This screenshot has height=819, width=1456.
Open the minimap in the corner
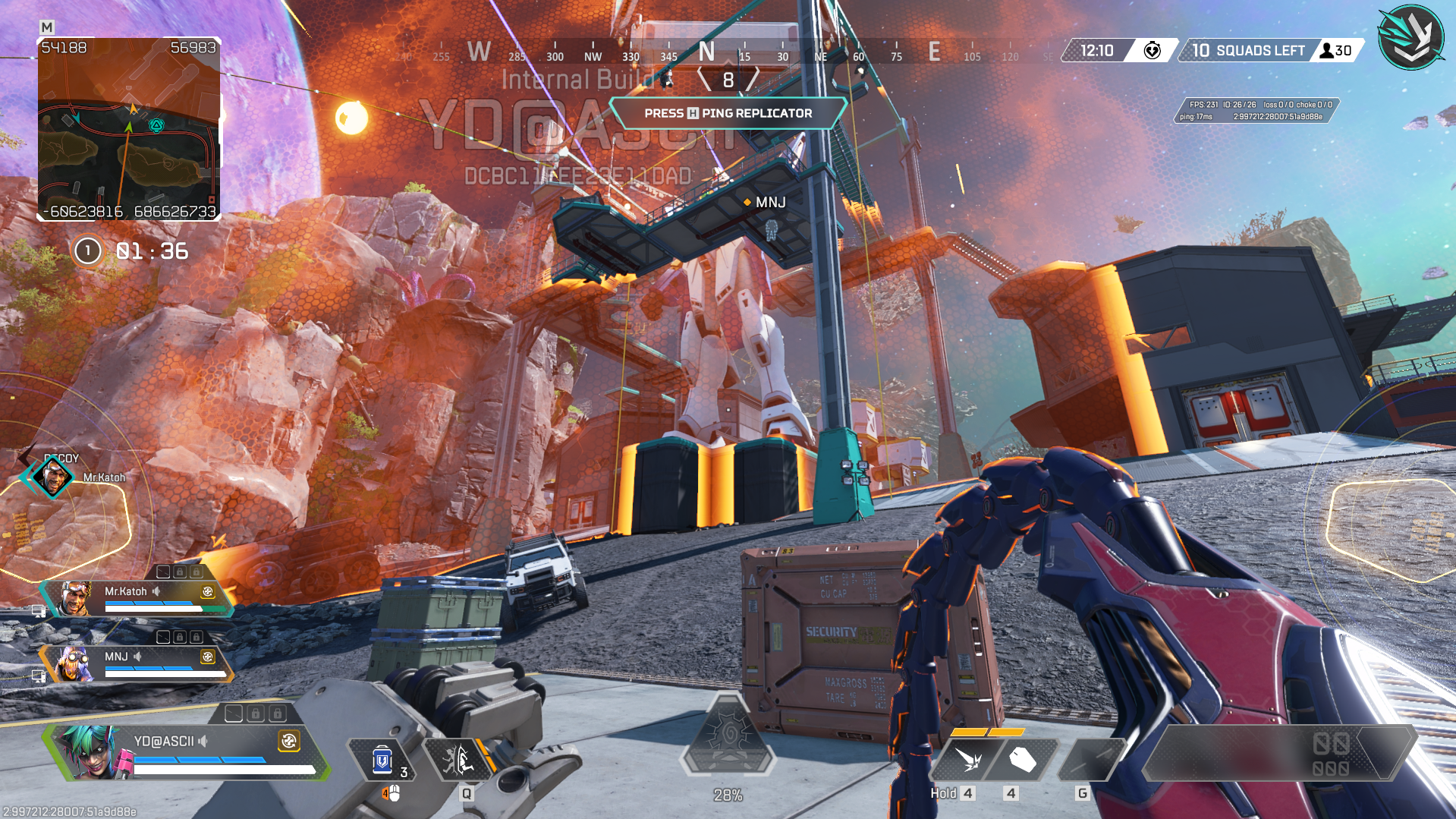coord(129,129)
